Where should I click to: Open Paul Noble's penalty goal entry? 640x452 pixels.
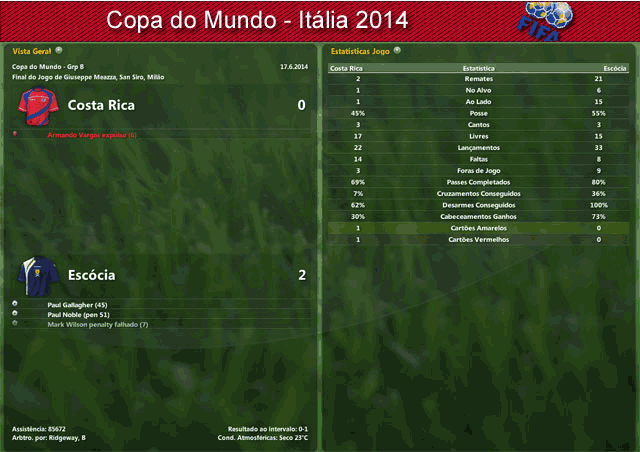tap(78, 314)
